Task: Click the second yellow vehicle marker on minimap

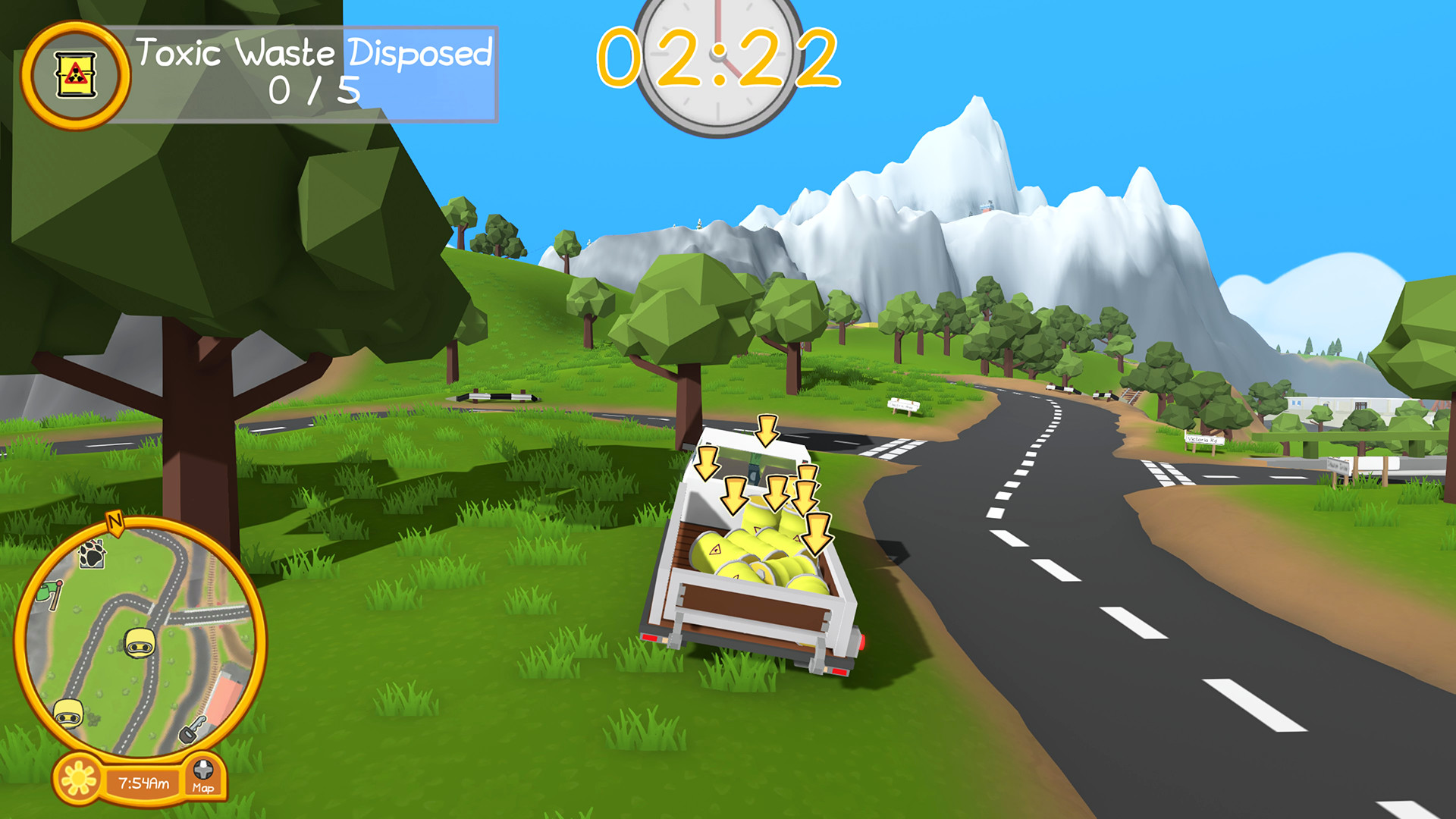Action: [68, 715]
